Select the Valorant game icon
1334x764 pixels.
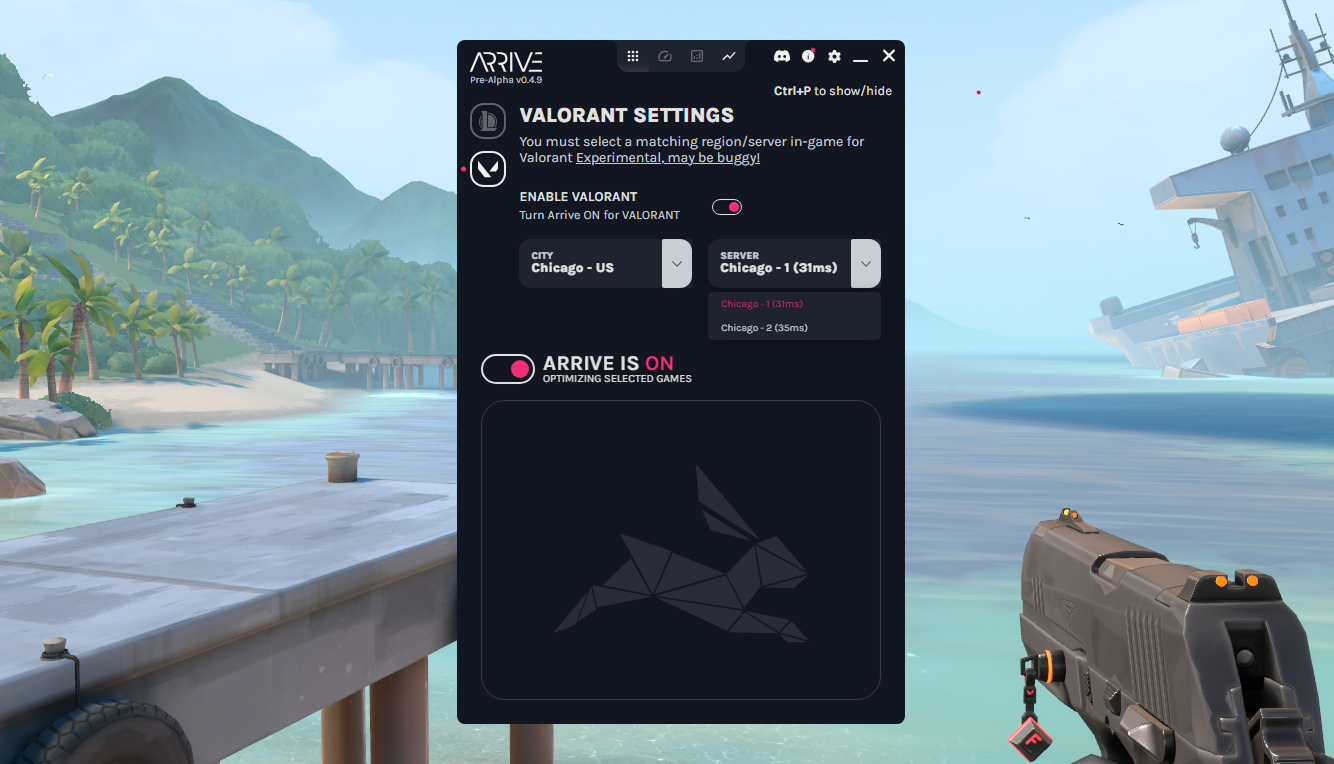coord(488,168)
